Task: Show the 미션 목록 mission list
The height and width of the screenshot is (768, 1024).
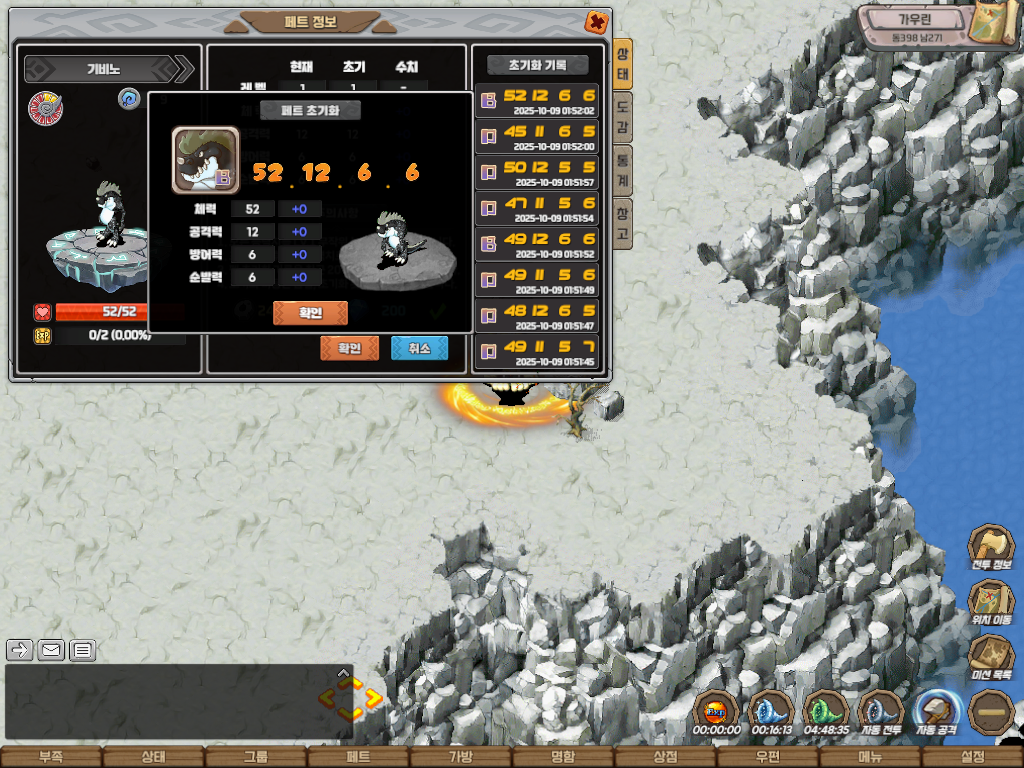Action: [x=991, y=657]
